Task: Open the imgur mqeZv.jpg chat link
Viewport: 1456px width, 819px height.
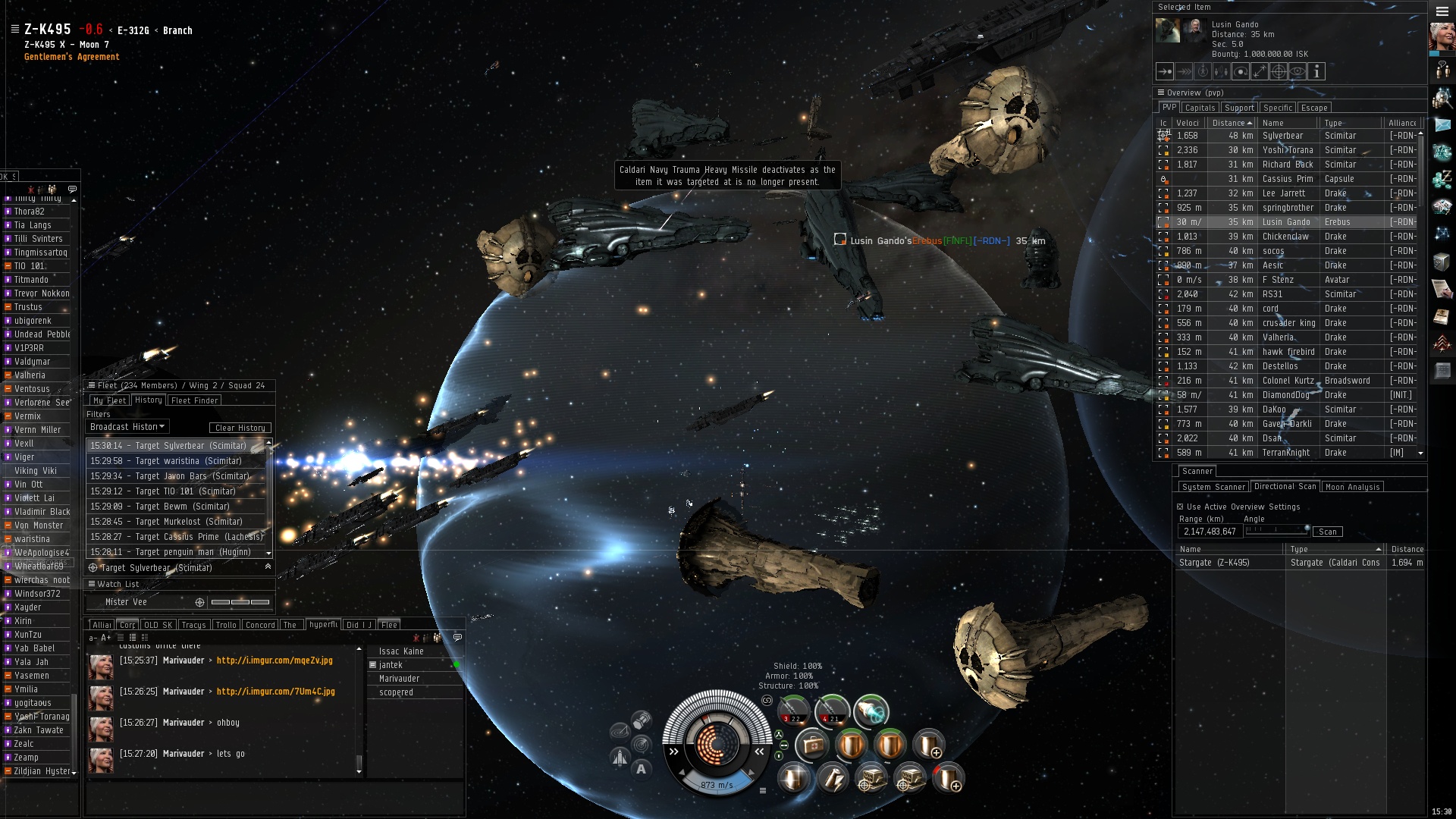Action: point(275,661)
